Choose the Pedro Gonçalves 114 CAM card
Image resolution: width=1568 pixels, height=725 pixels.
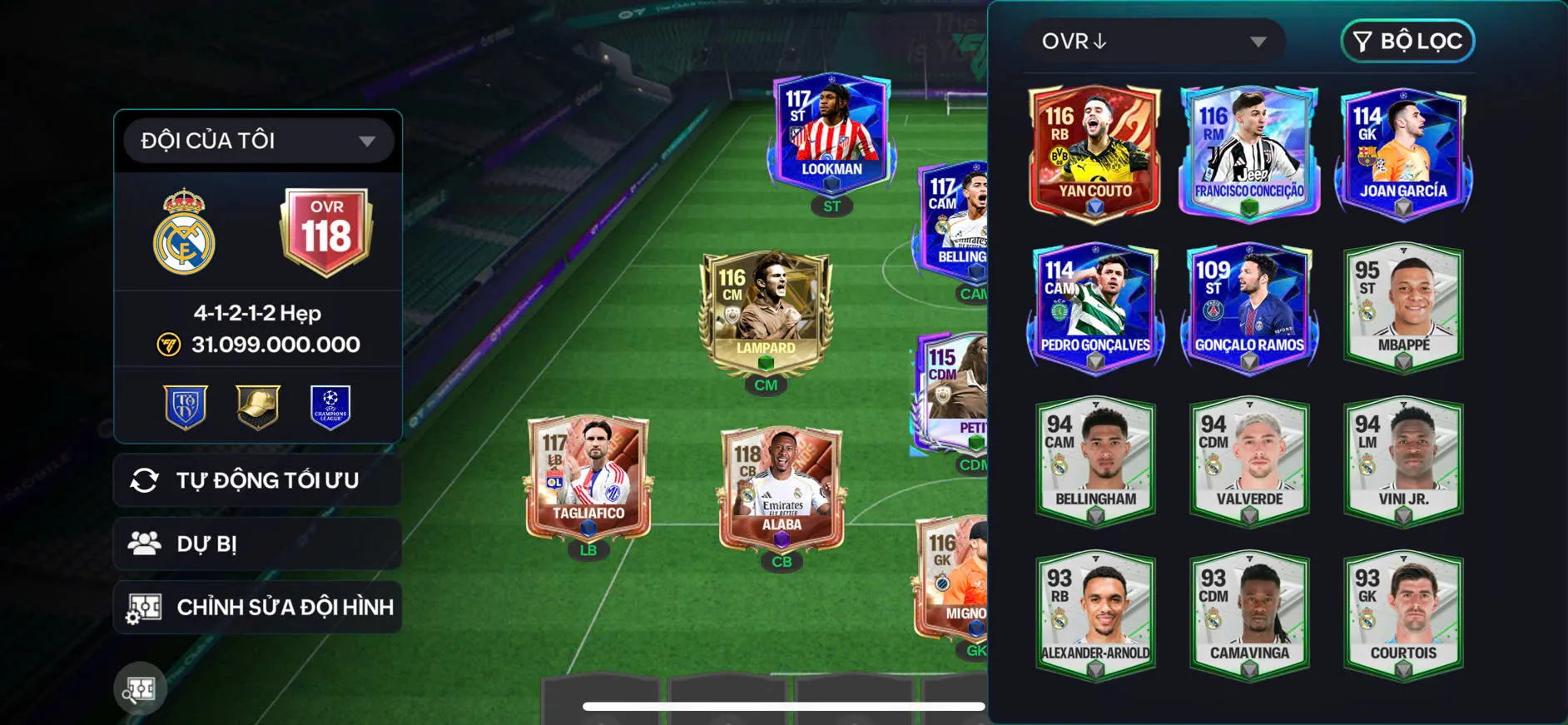(1094, 308)
